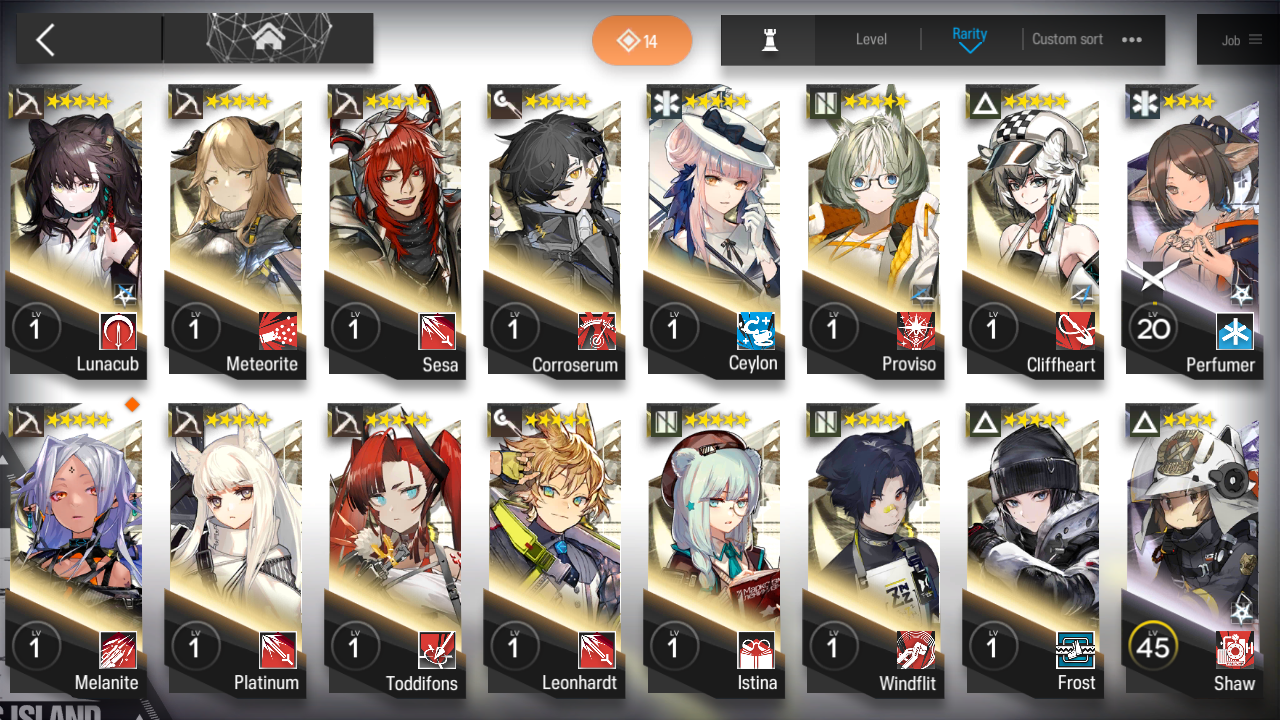Viewport: 1280px width, 720px height.
Task: Click the orange resource counter showing 14
Action: (x=642, y=39)
